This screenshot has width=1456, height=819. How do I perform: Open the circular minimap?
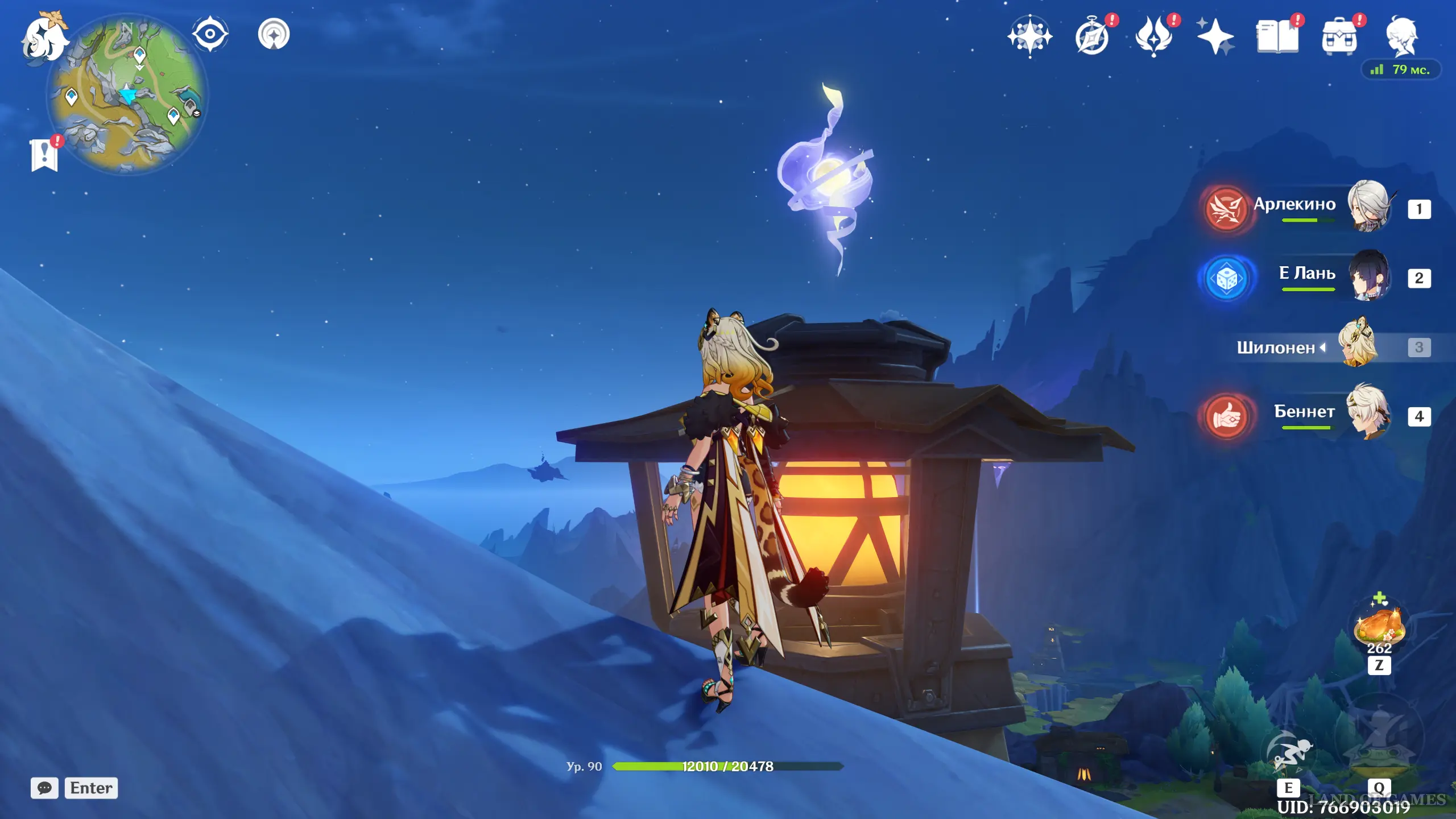127,94
